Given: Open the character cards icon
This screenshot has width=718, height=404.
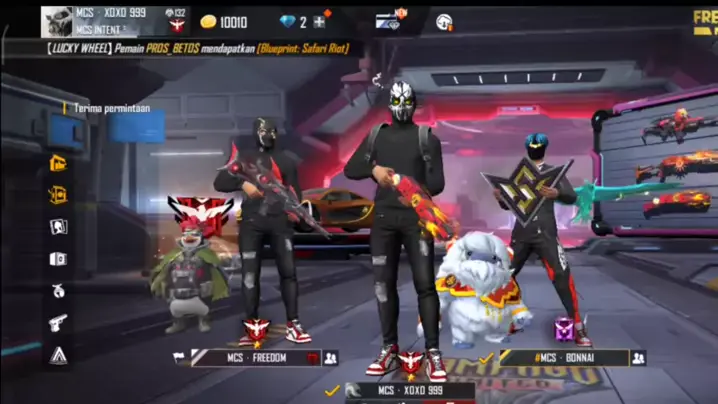Looking at the screenshot, I should 58,227.
